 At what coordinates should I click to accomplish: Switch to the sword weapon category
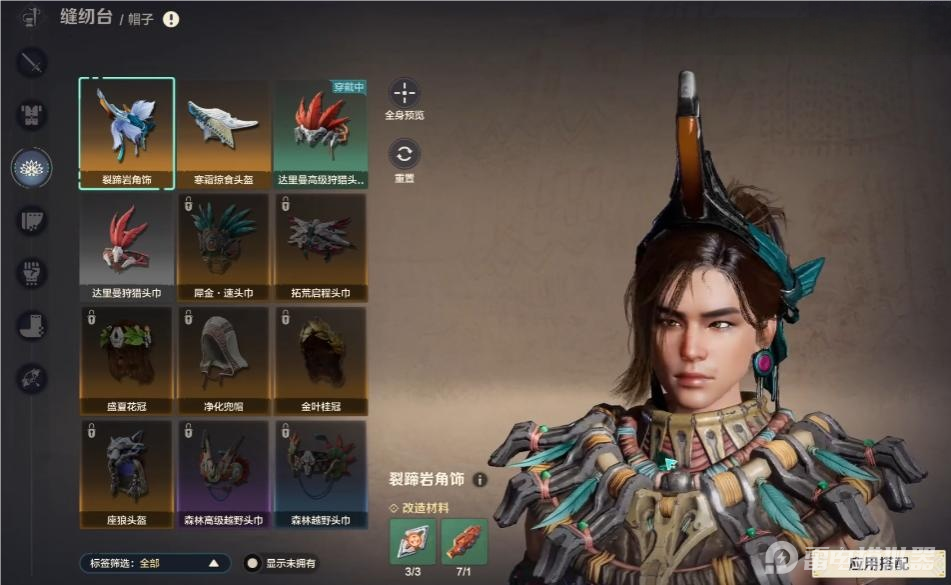pos(32,63)
